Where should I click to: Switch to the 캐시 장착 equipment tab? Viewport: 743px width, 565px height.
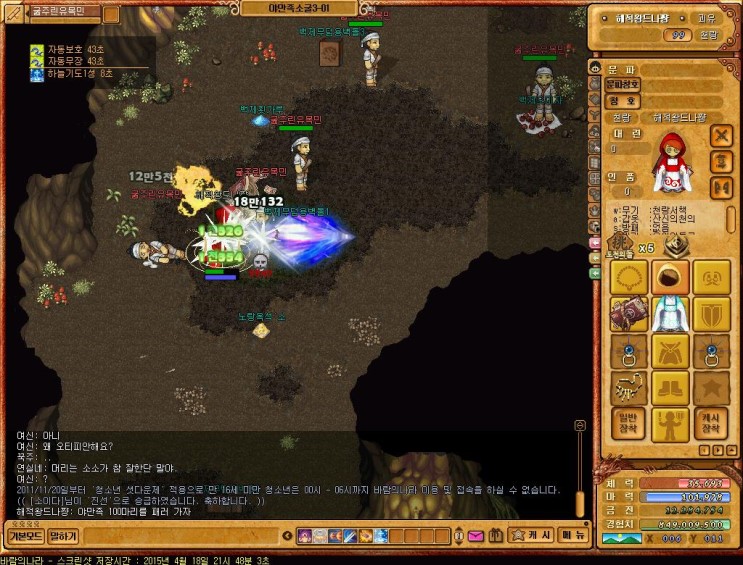point(711,424)
